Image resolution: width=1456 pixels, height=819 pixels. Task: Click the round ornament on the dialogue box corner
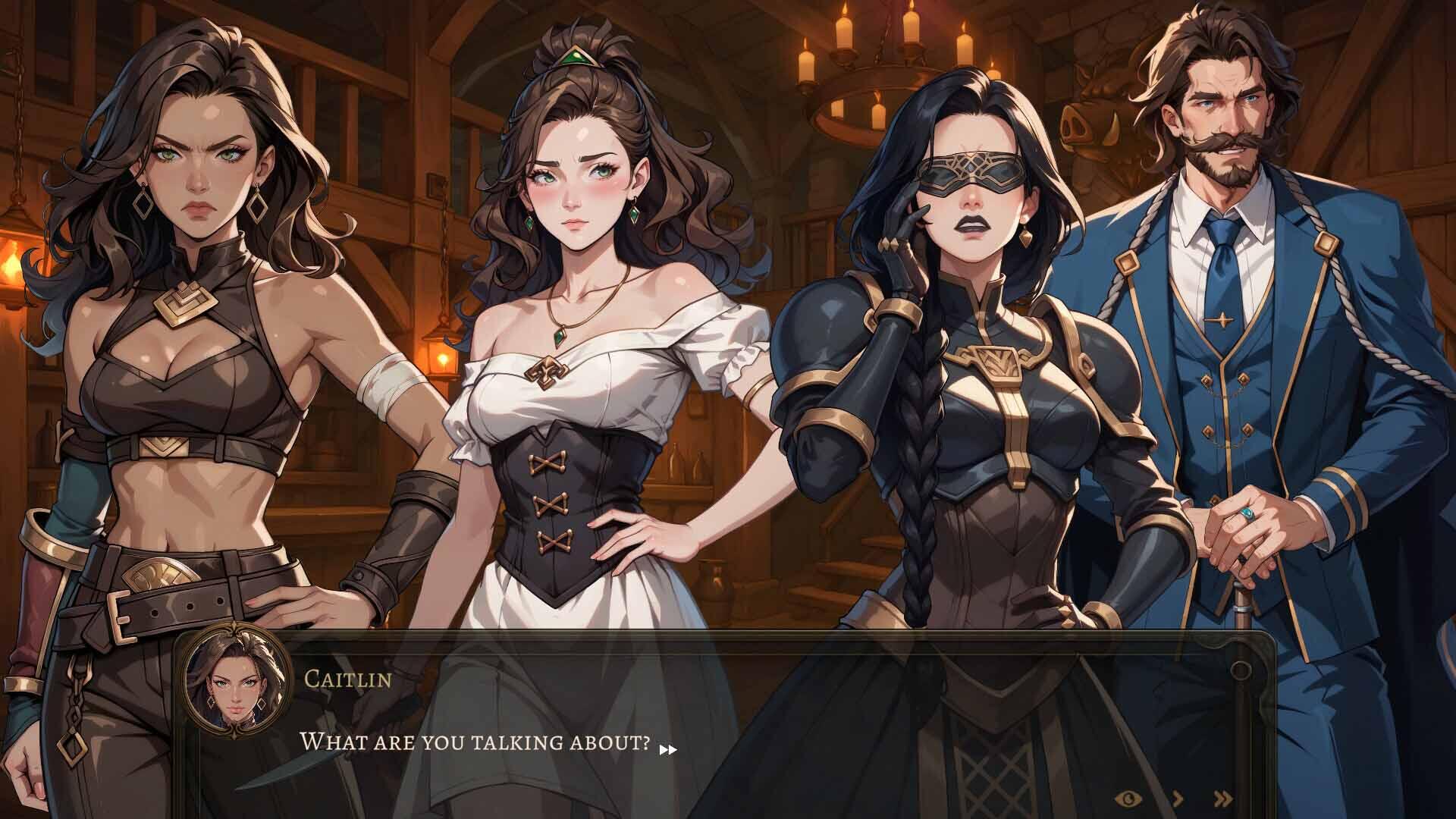click(1241, 670)
